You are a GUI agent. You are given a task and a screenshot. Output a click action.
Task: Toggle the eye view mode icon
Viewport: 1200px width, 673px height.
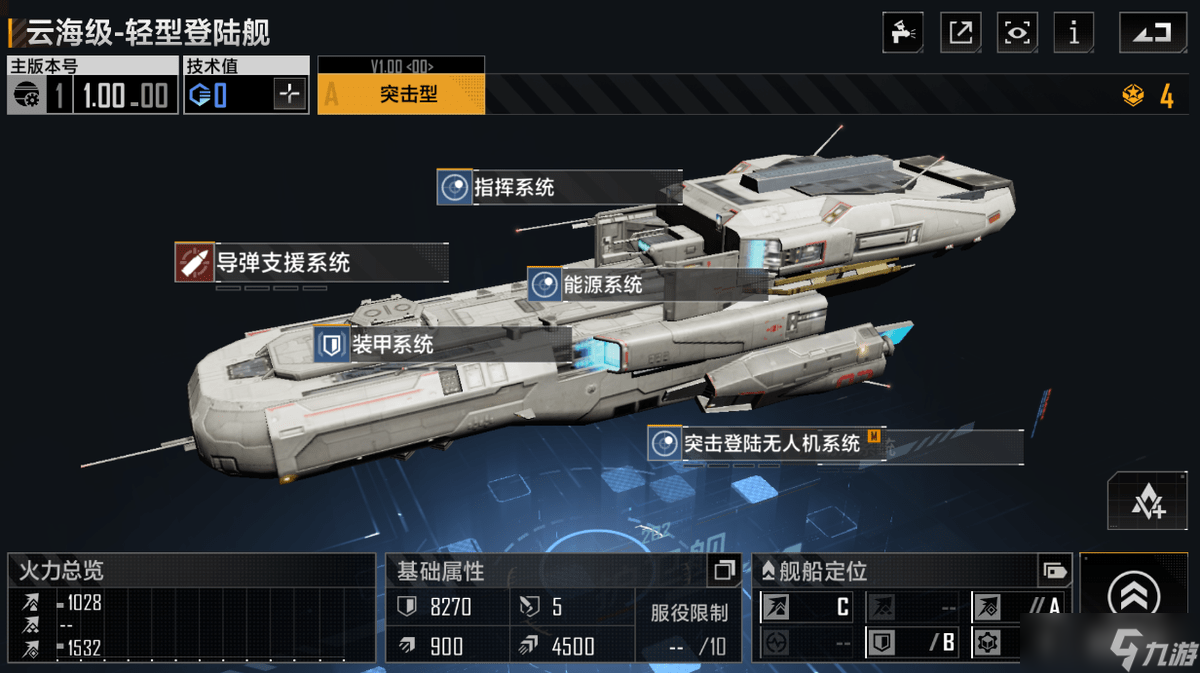(x=1017, y=32)
